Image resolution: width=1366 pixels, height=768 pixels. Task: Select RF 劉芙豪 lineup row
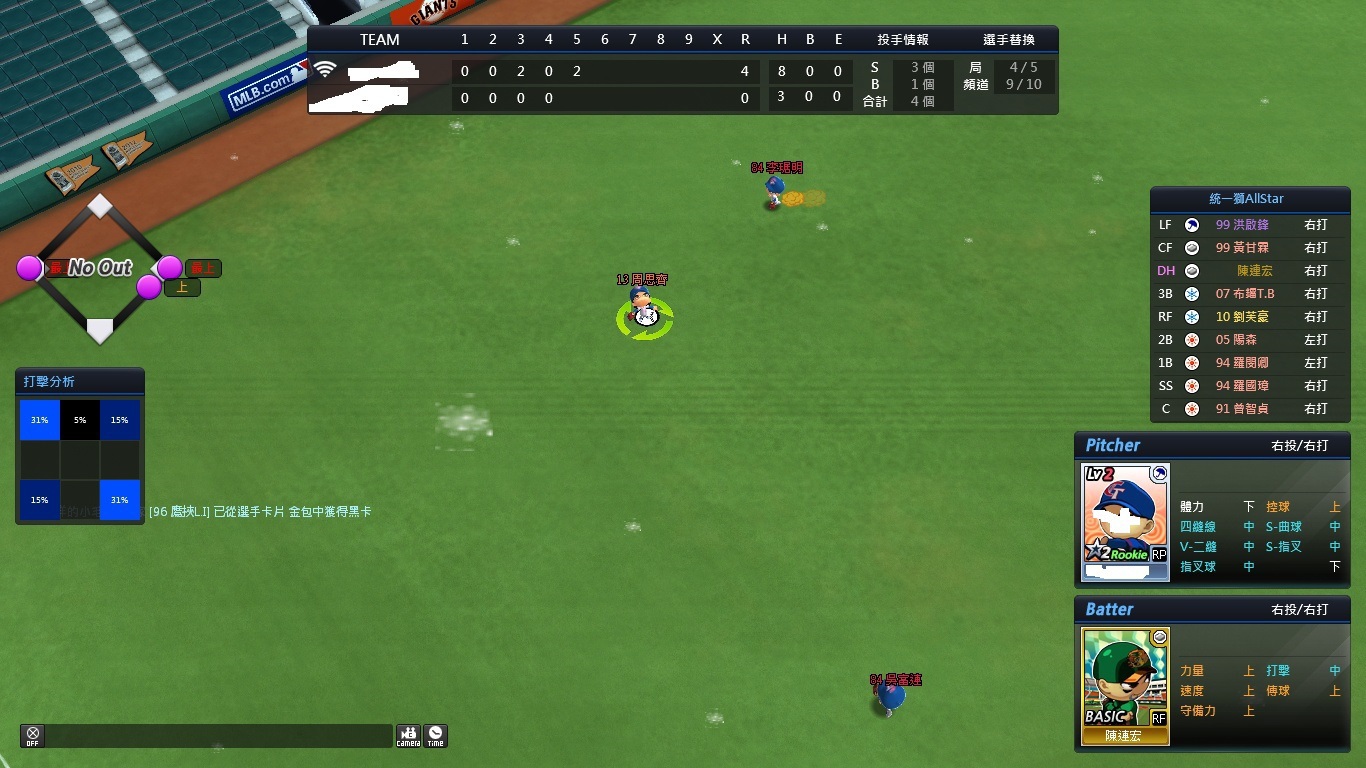pos(1250,317)
